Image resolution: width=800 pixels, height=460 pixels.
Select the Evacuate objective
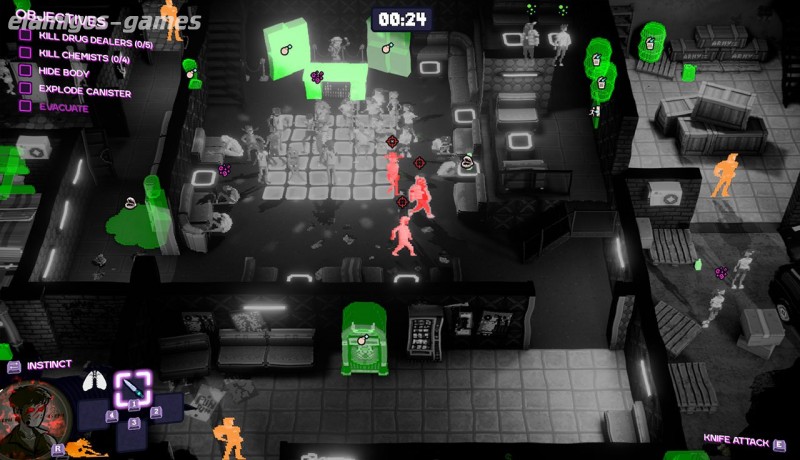pos(63,108)
